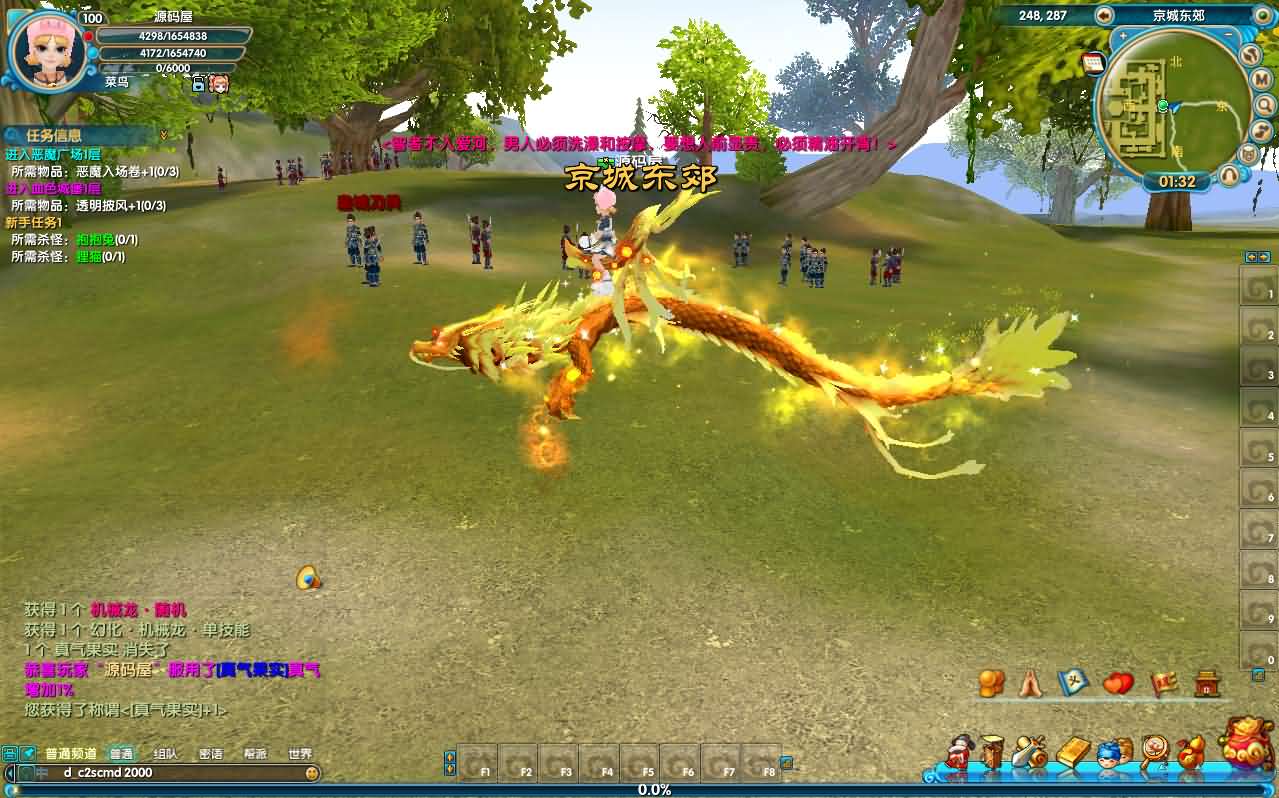
Task: Click the two red hearts icon
Action: [x=1118, y=684]
